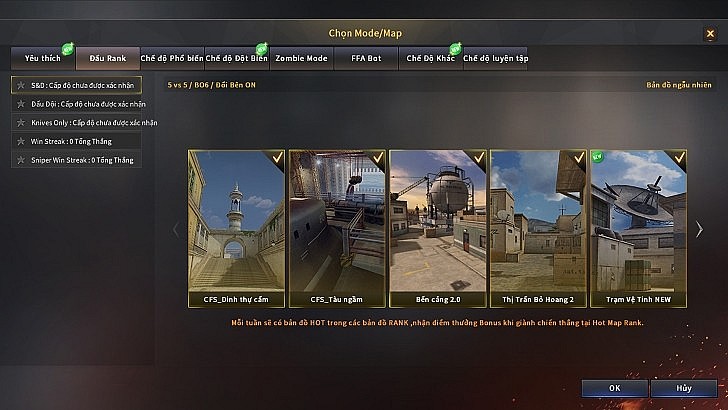Confirm selection with the OK button
Screen dimensions: 728x410
click(613, 387)
